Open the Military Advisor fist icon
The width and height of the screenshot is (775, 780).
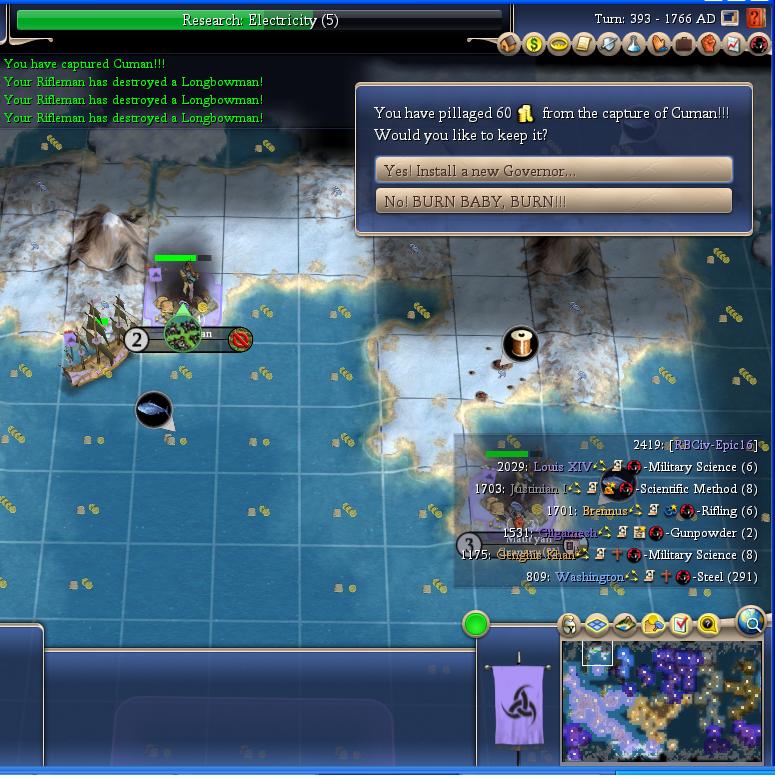click(709, 44)
